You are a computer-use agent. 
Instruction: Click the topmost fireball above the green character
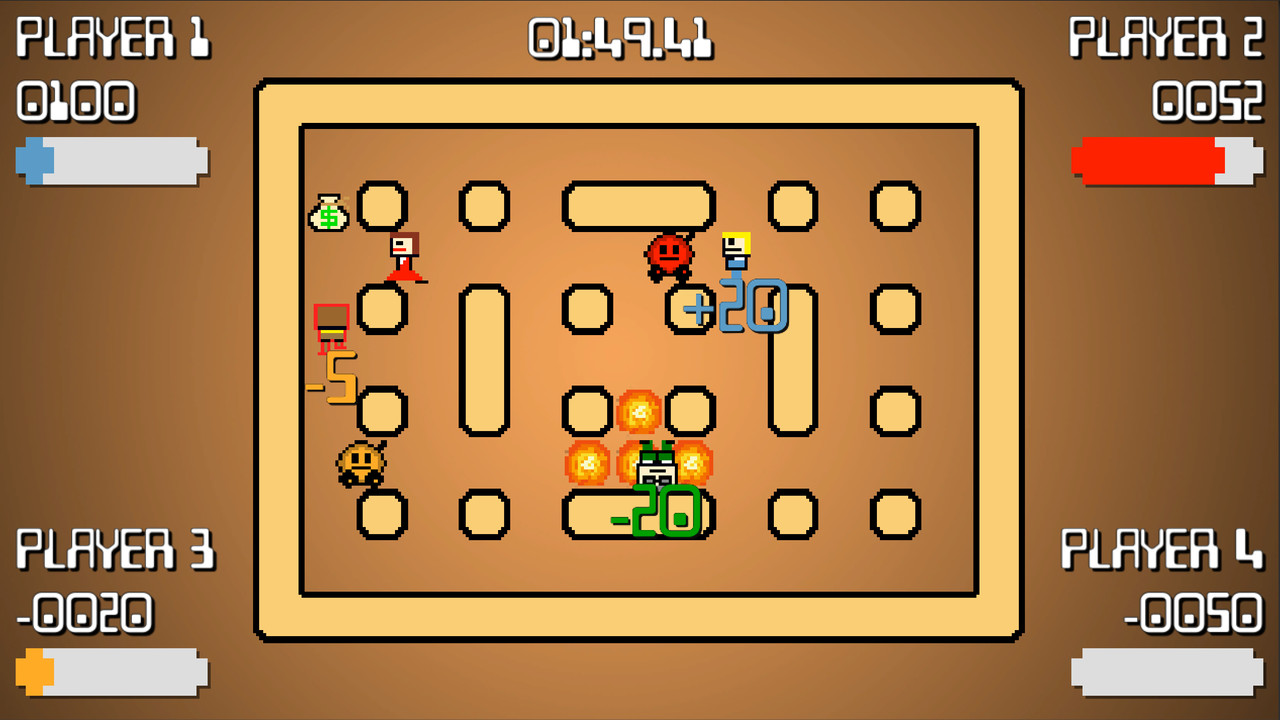point(640,410)
